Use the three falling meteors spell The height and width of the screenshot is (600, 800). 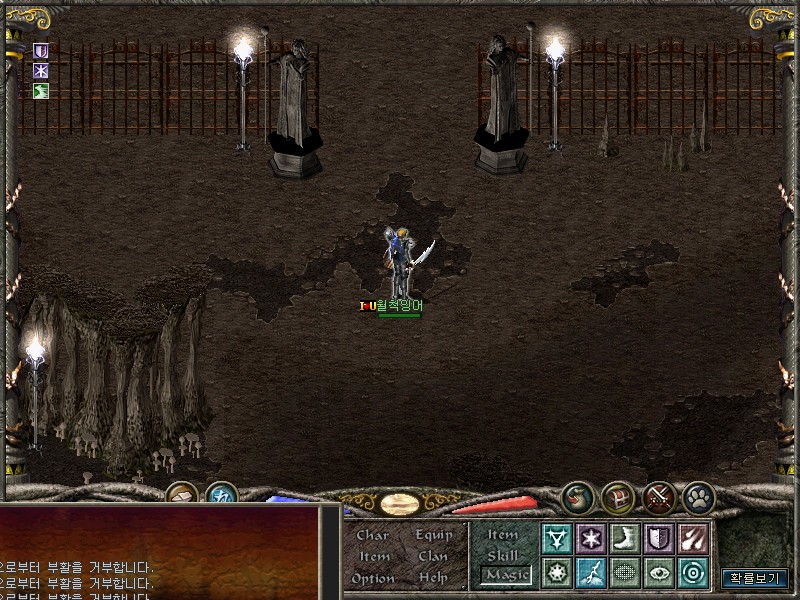692,539
